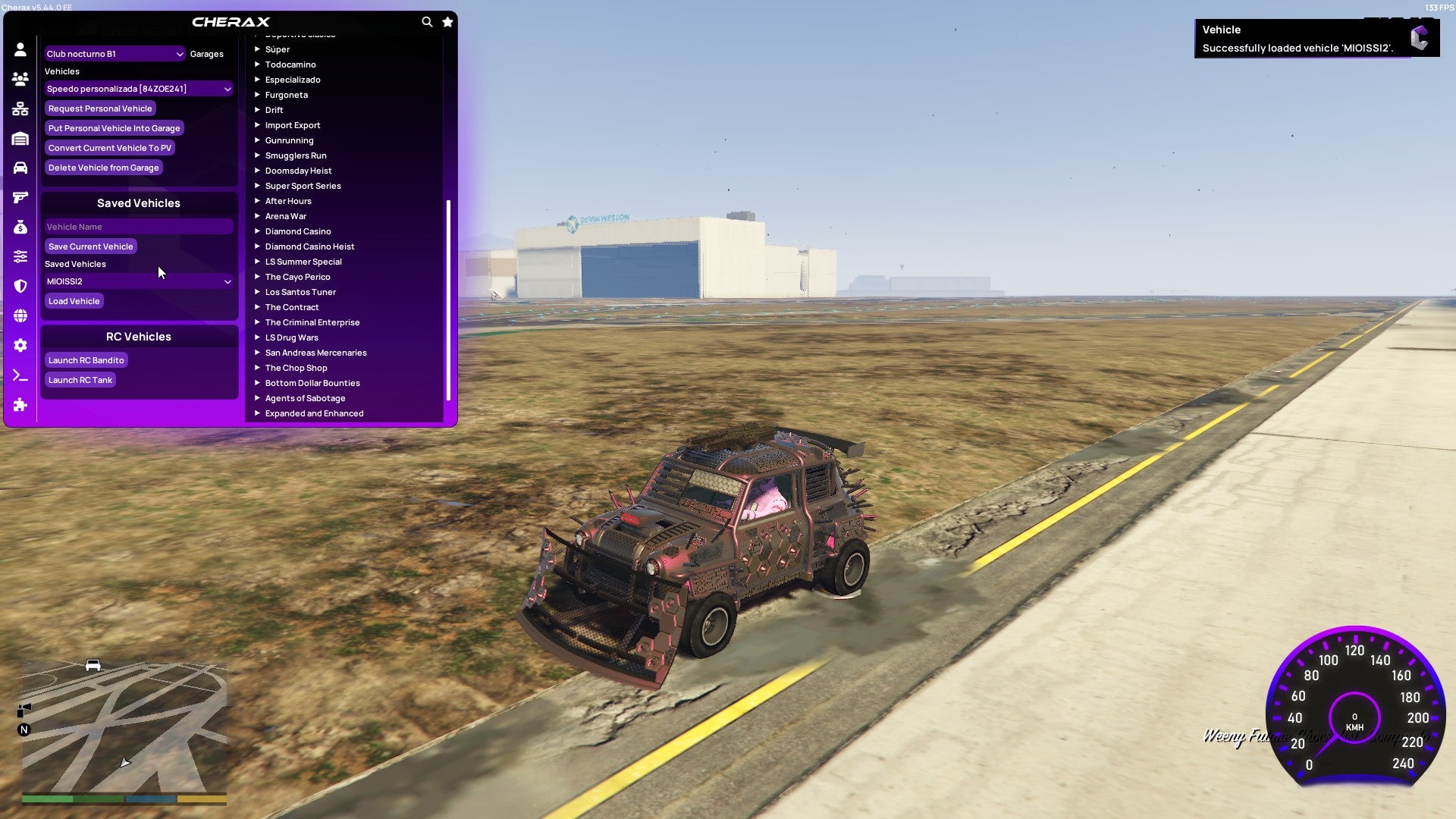Open the settings gear in the sidebar

pos(20,345)
